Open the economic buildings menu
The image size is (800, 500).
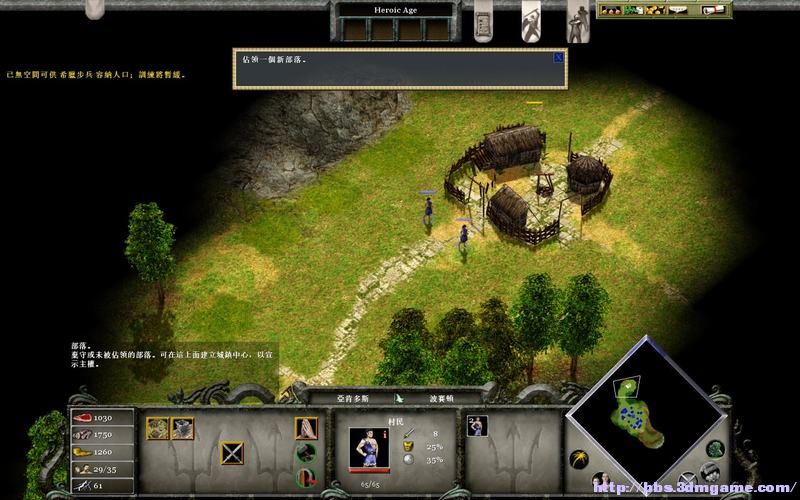(x=157, y=429)
